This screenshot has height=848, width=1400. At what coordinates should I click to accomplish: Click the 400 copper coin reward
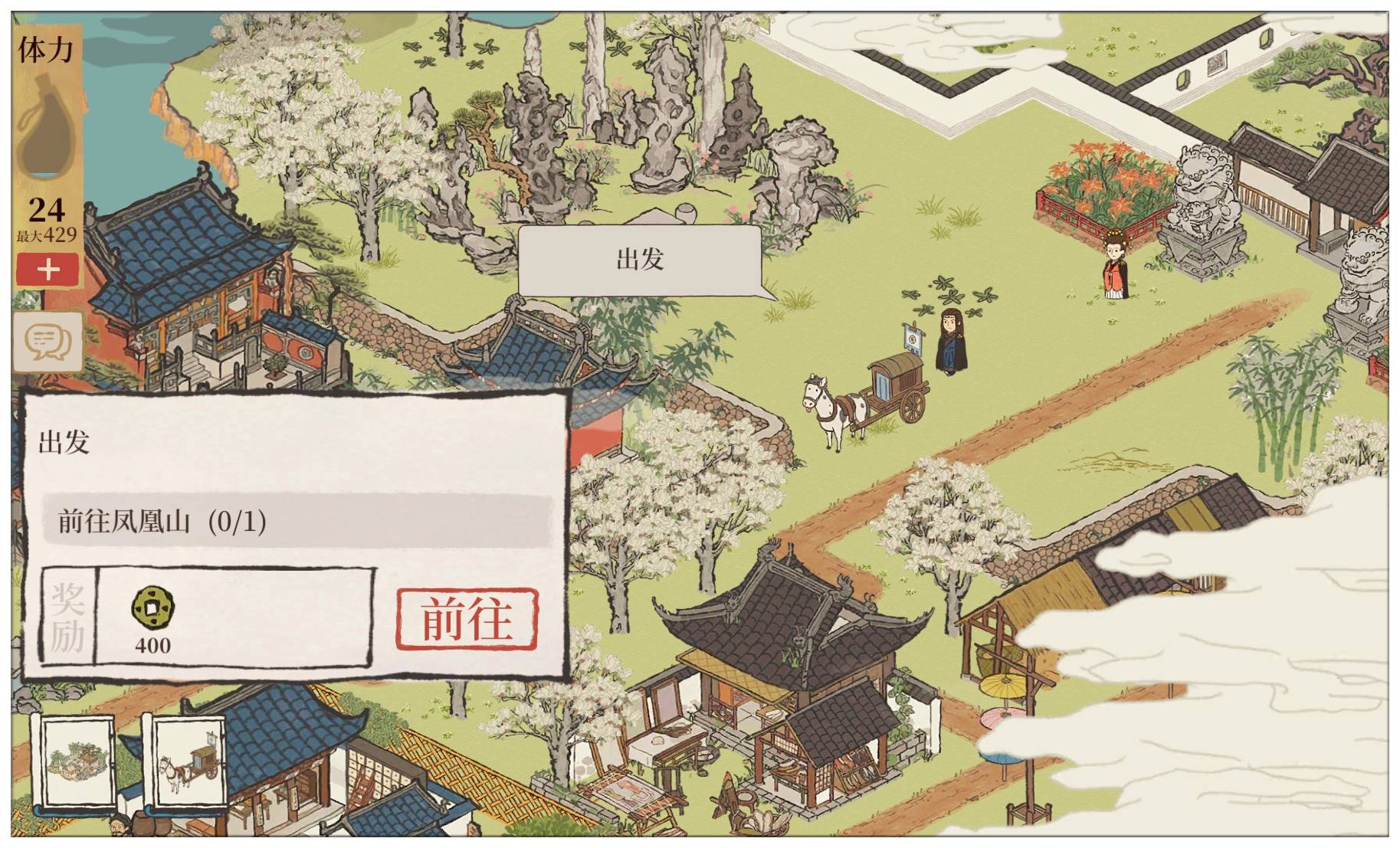coord(152,620)
